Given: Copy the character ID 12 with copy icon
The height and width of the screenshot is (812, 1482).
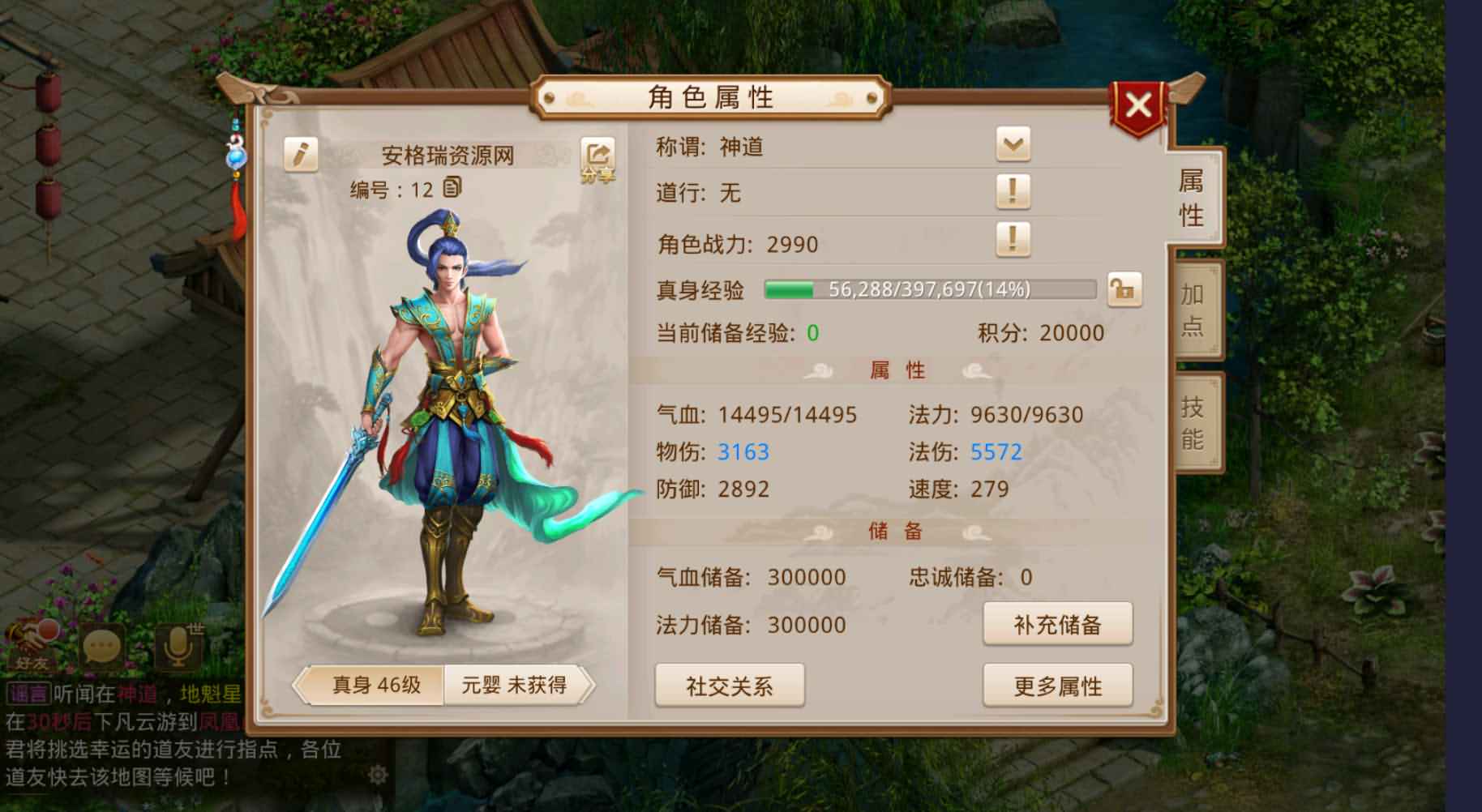Looking at the screenshot, I should click(x=454, y=186).
